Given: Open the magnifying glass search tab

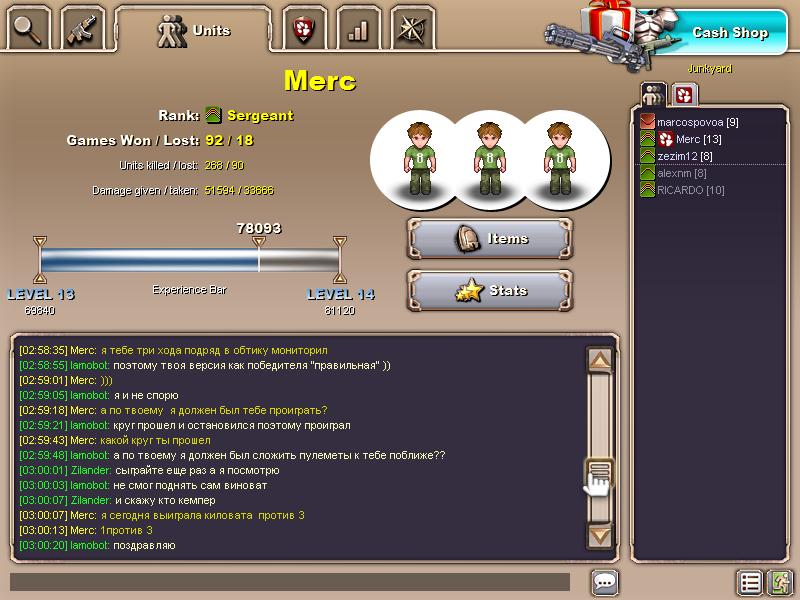Looking at the screenshot, I should click(27, 30).
